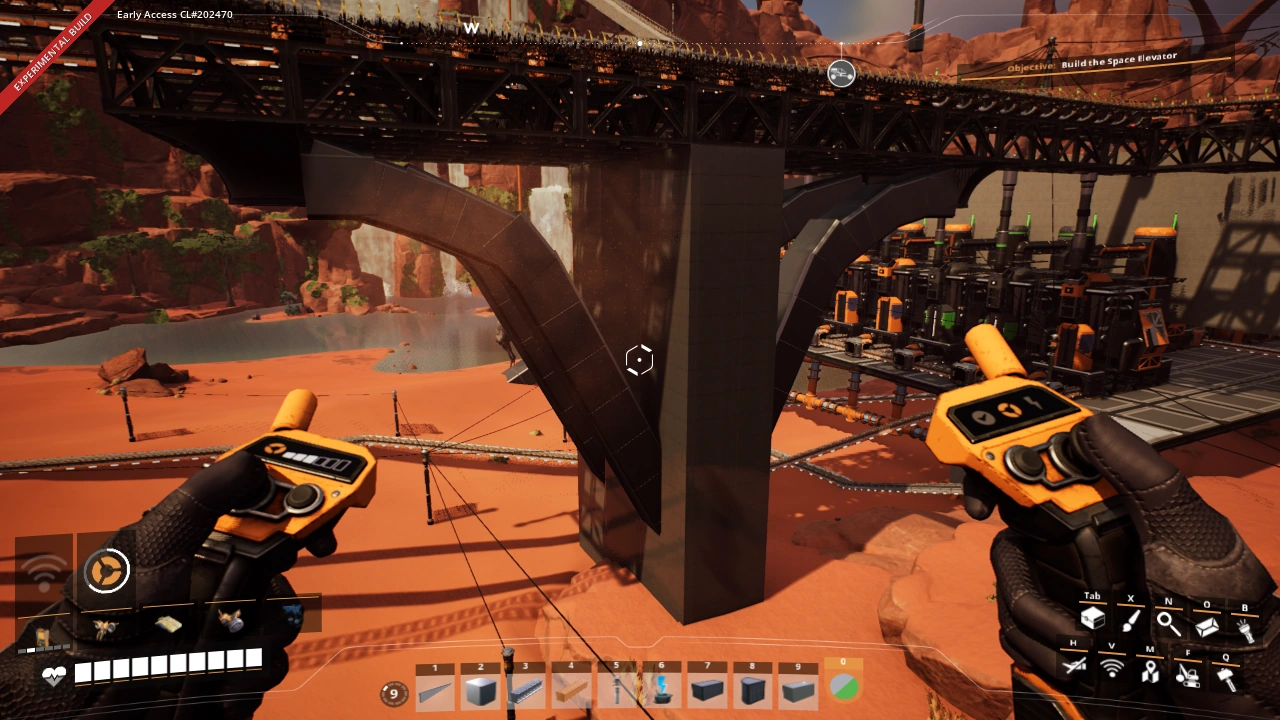This screenshot has width=1280, height=720.
Task: Toggle the crossed-out airplane flight mode icon
Action: (x=1074, y=664)
